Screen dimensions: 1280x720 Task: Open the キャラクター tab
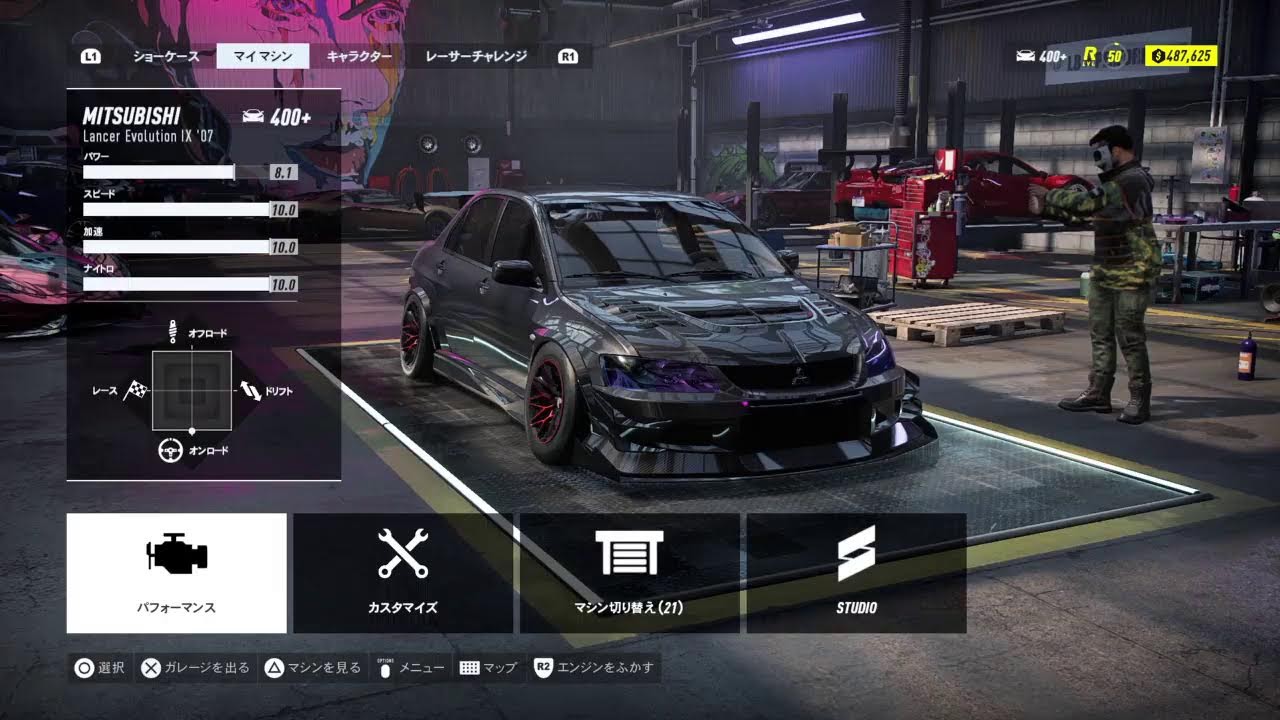click(359, 57)
